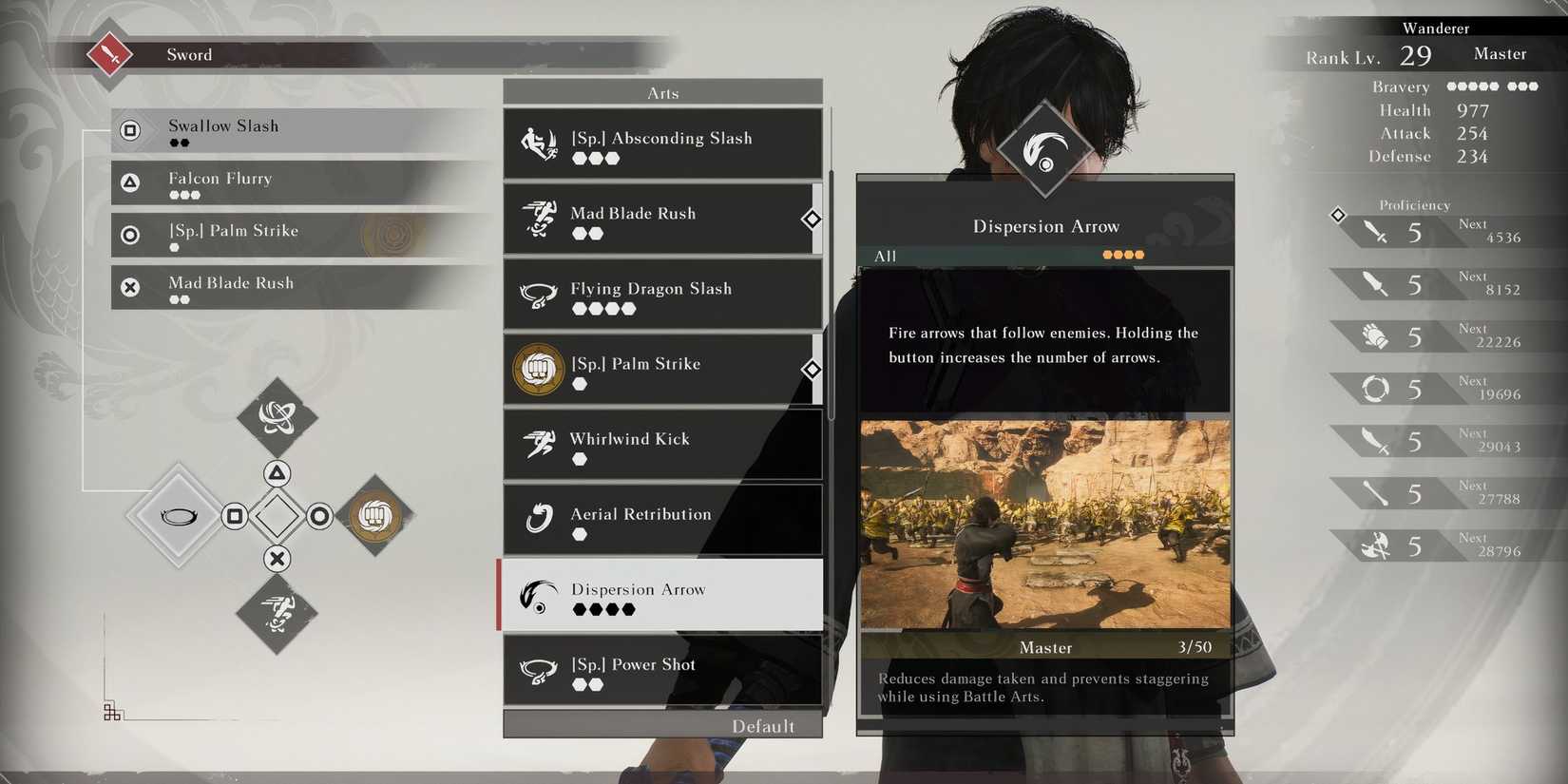Click the Triangle face button in the diagram

coord(277,472)
